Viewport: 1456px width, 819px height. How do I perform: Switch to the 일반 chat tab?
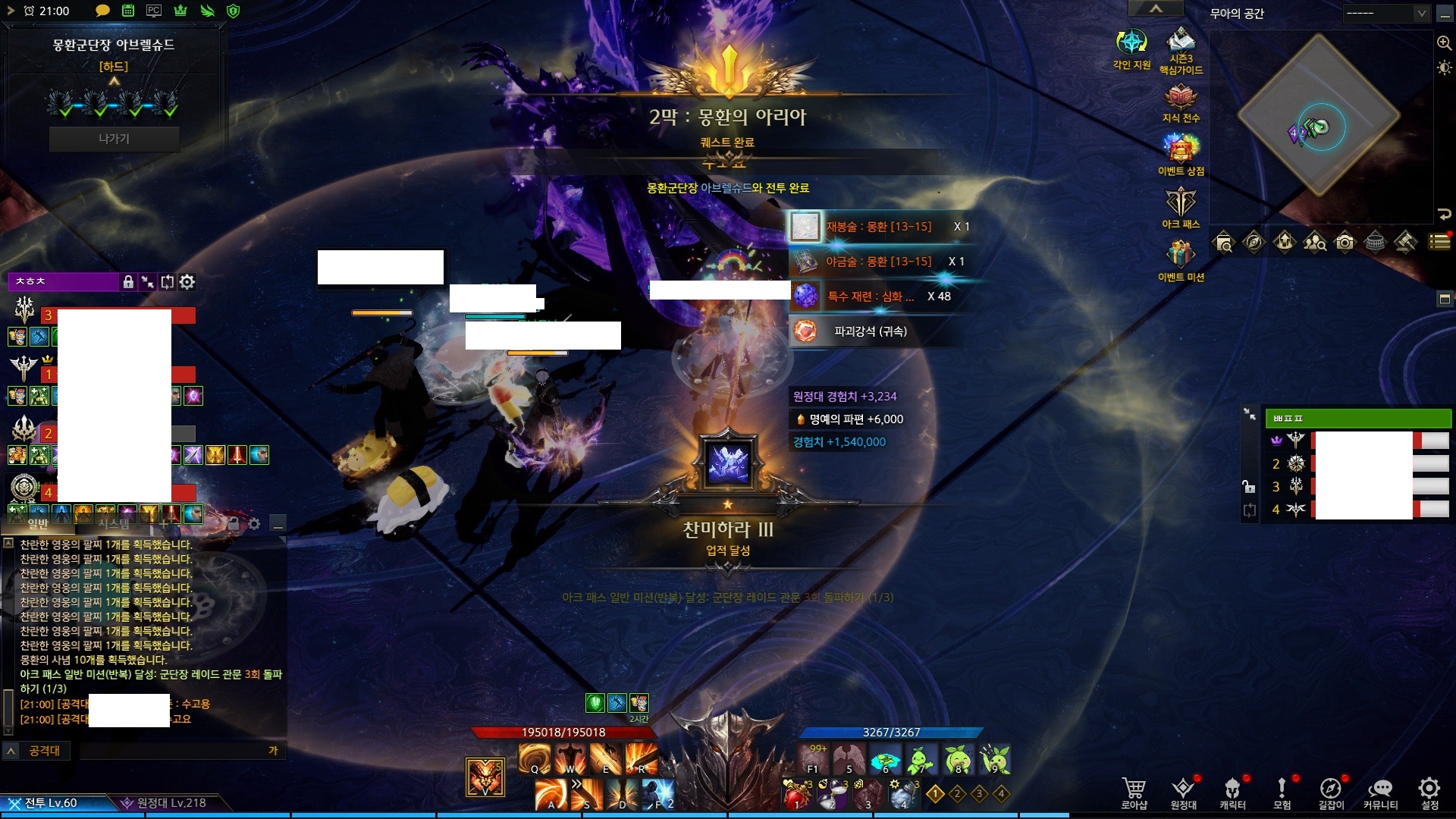(38, 523)
